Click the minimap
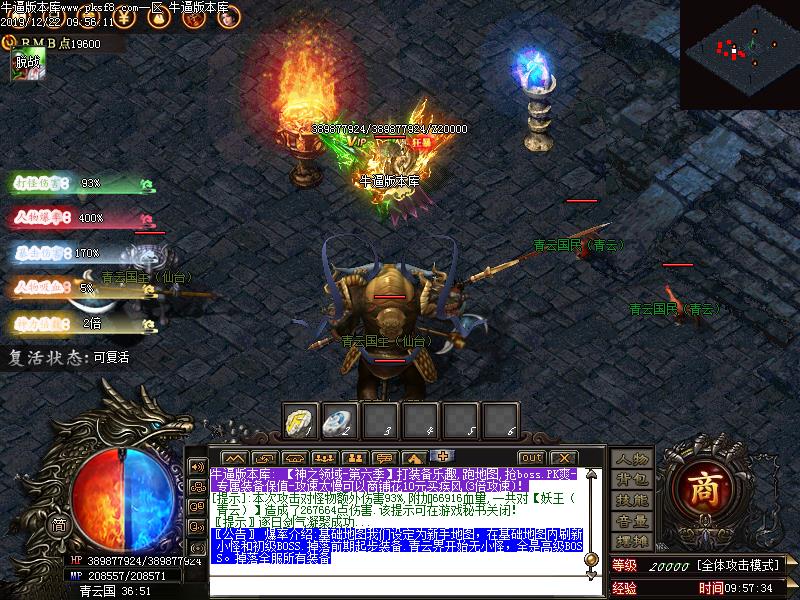Screen dimensions: 800x600 740,55
